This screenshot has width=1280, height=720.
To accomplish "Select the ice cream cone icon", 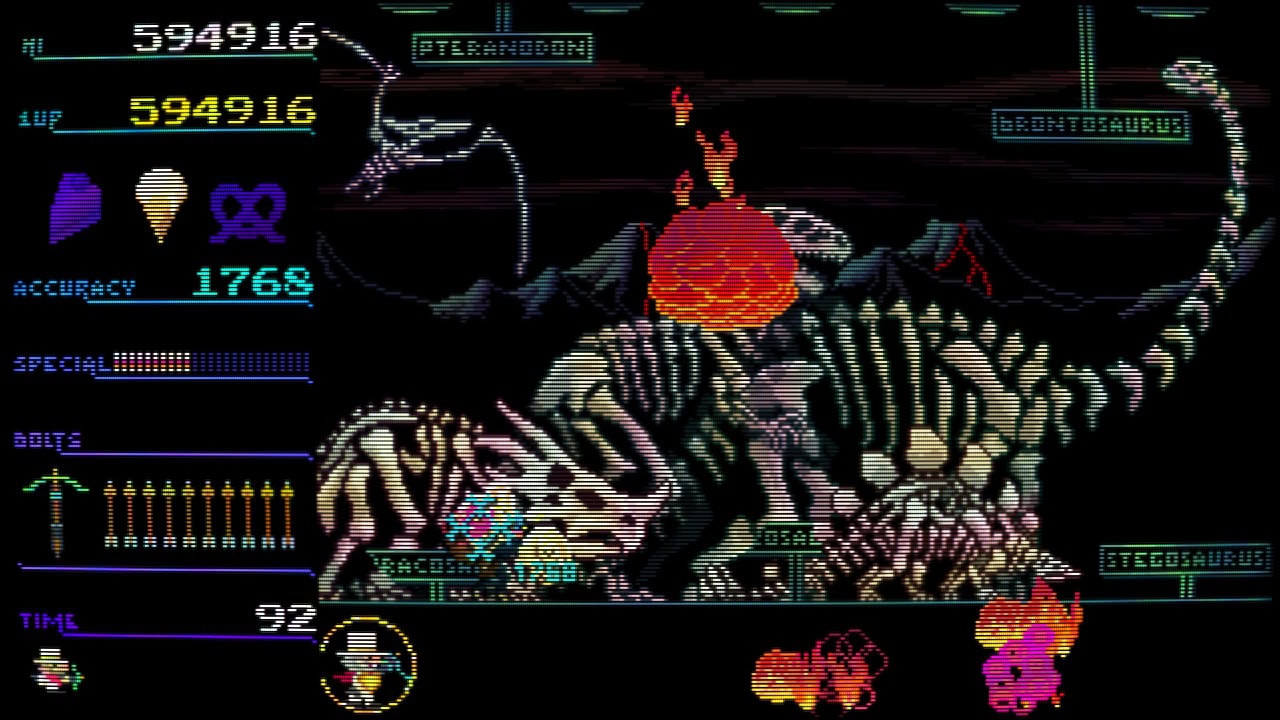I will tap(161, 203).
